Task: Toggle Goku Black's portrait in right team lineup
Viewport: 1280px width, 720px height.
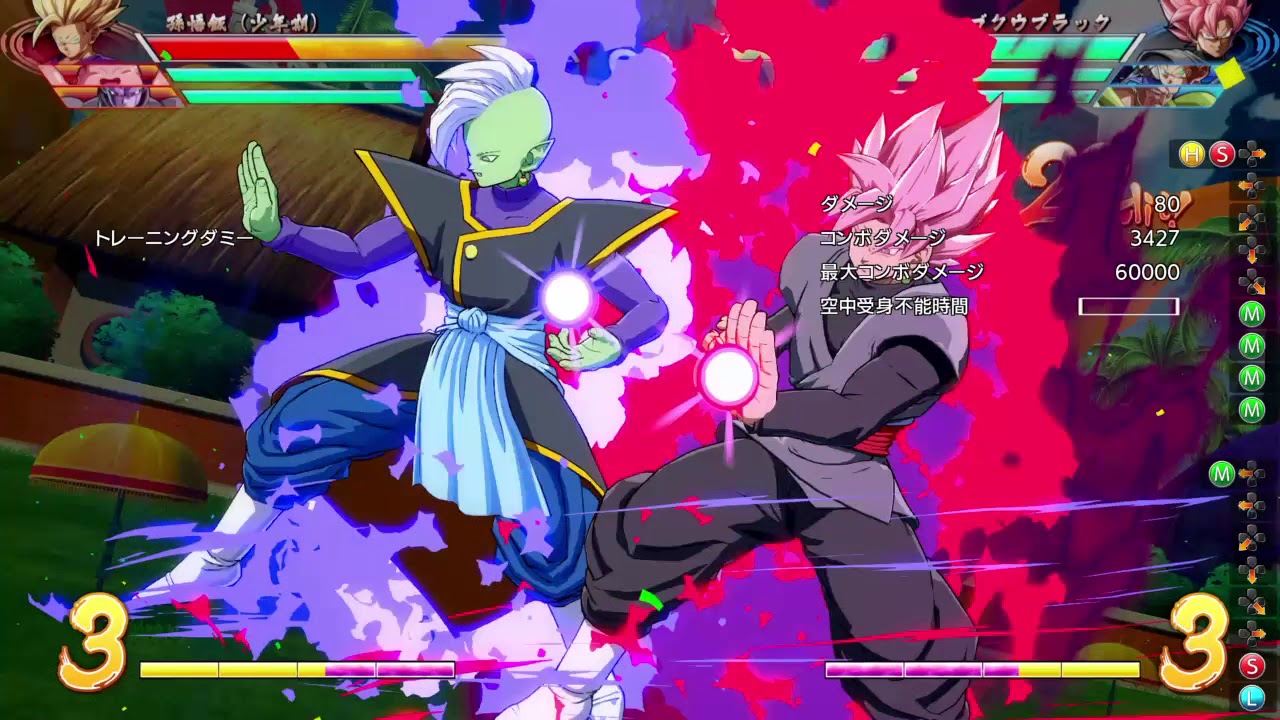Action: (x=1210, y=35)
